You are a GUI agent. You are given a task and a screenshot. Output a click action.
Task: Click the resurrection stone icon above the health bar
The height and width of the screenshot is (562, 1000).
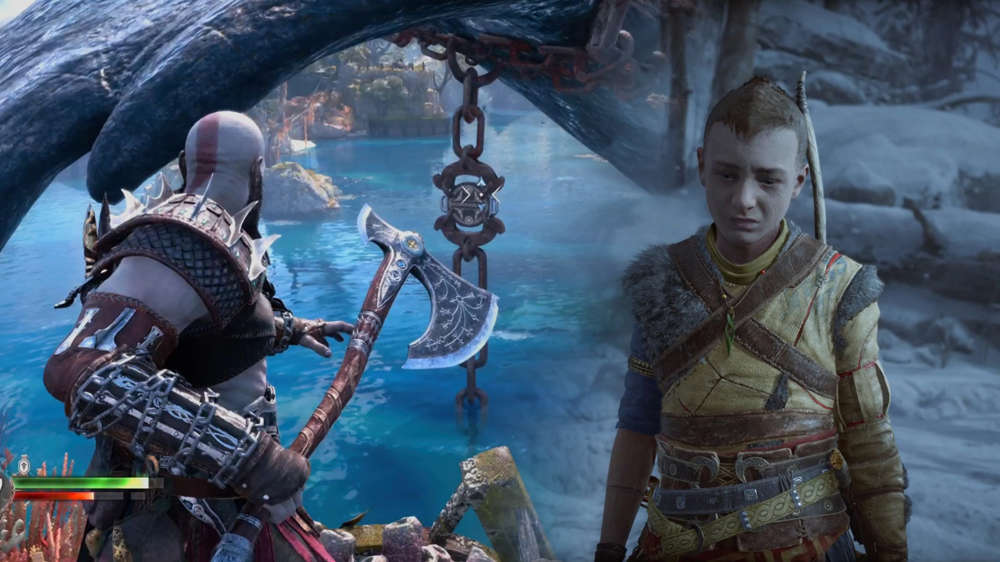pyautogui.click(x=24, y=464)
